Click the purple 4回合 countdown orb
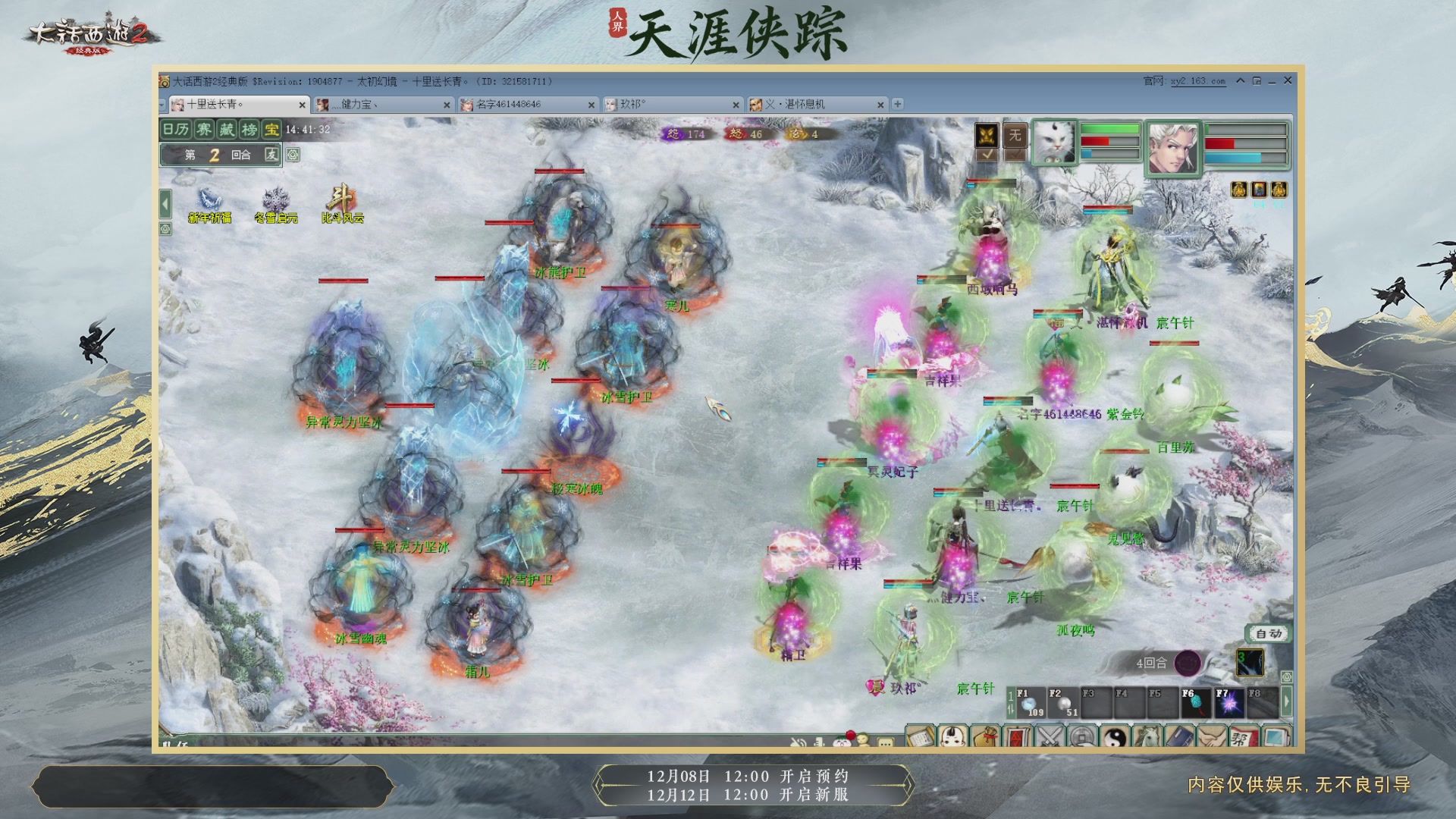1456x819 pixels. point(1188,664)
